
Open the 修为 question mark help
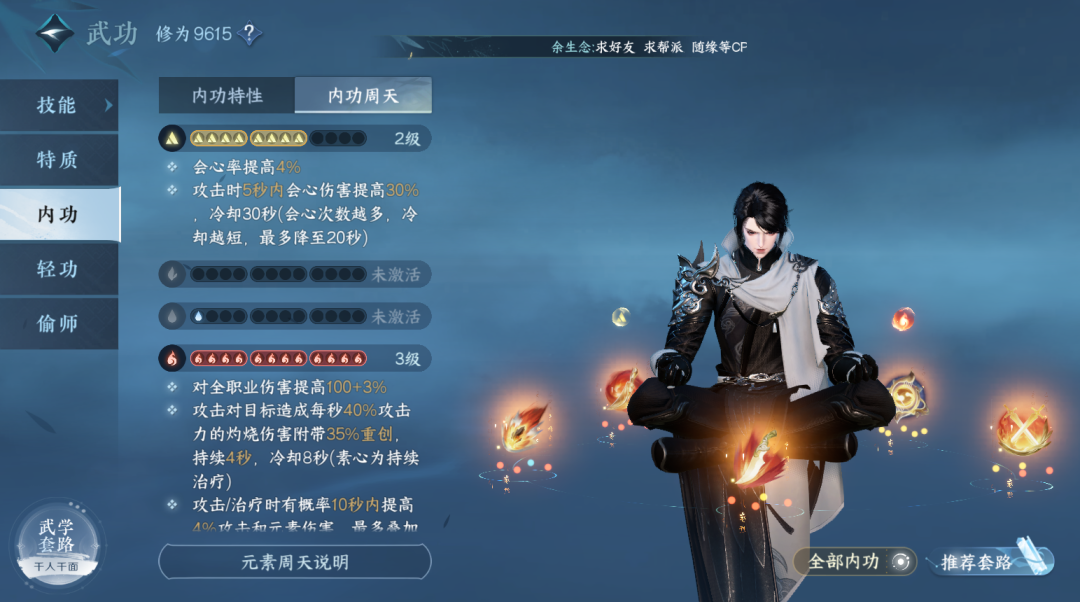point(249,34)
